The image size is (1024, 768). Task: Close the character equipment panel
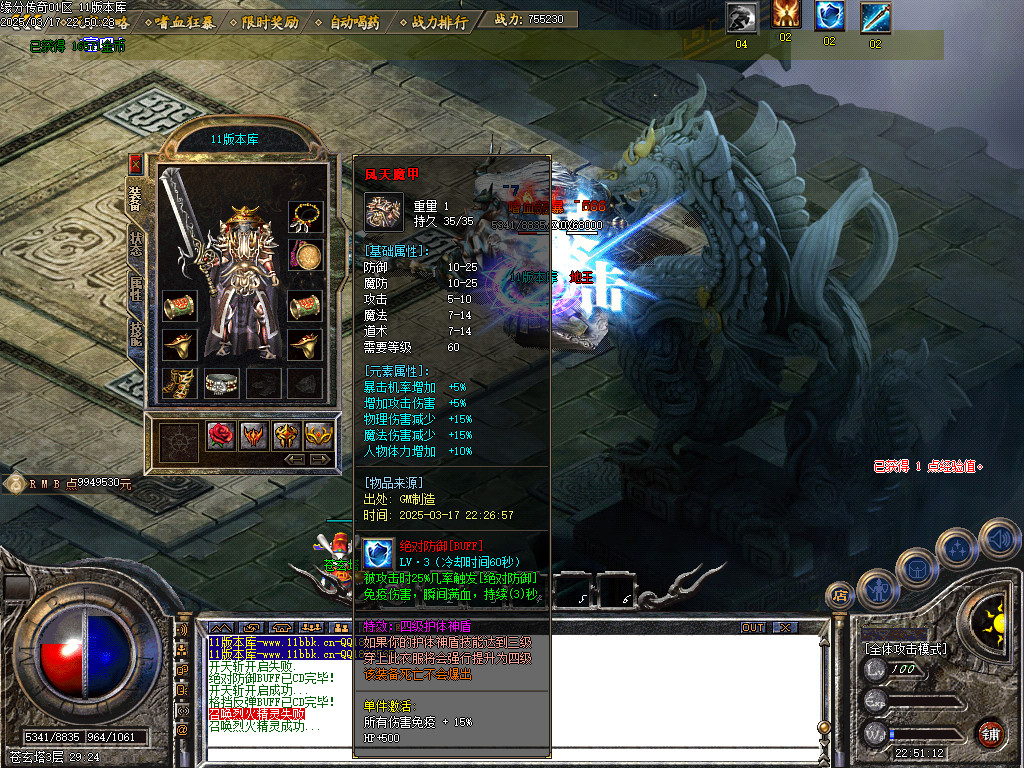(136, 163)
